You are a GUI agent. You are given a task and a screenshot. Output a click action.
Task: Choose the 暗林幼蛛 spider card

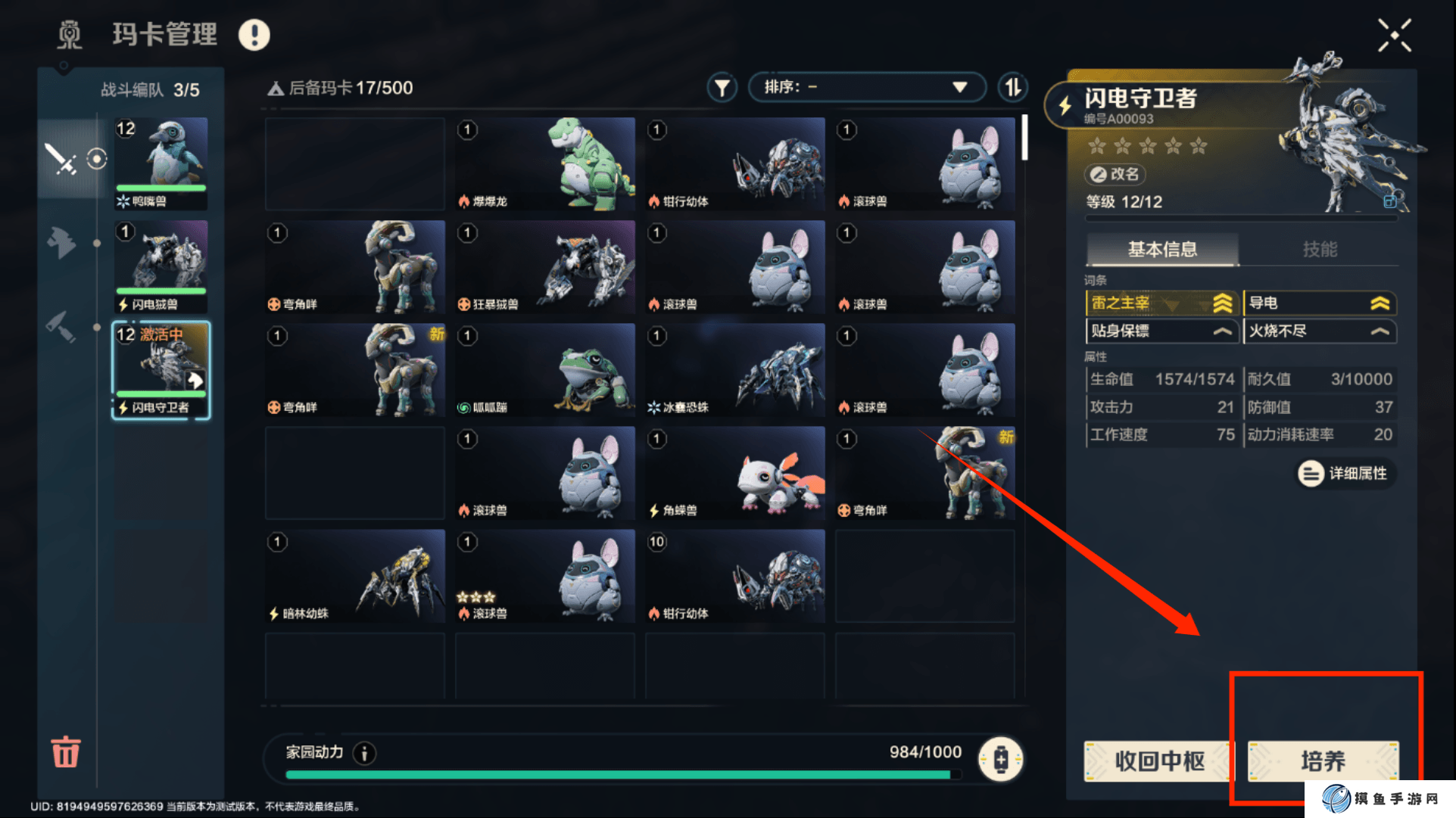355,575
